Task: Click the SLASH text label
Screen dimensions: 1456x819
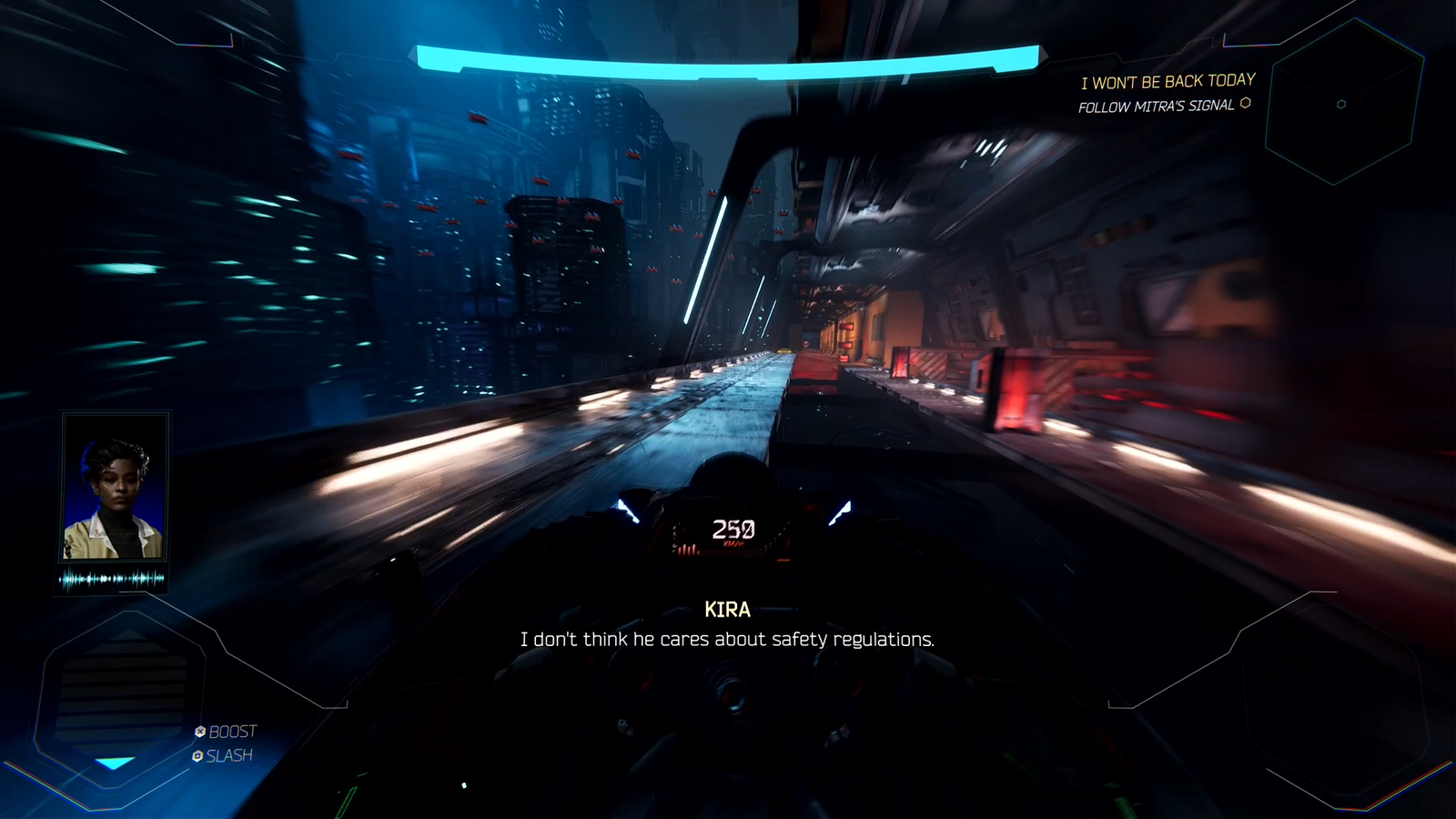Action: coord(227,754)
